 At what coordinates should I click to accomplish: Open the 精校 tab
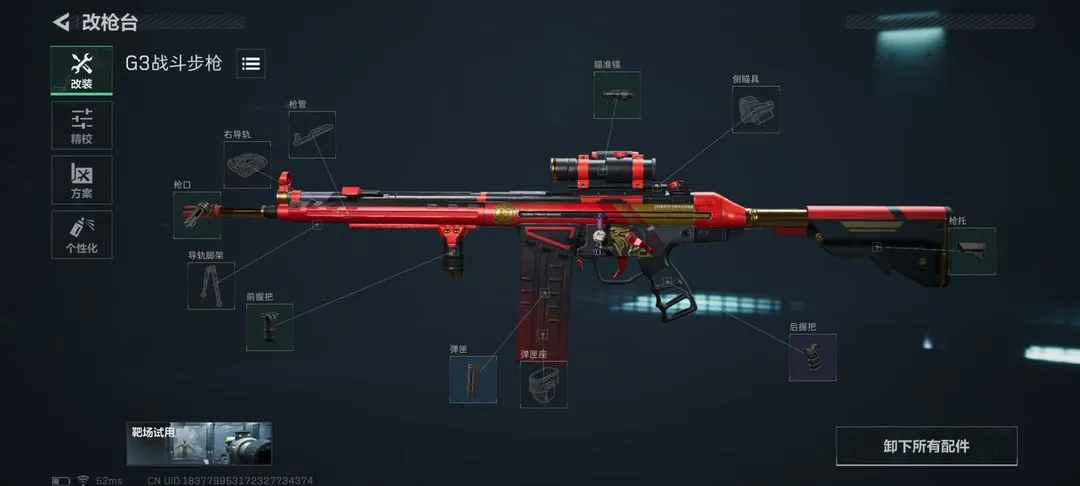82,126
